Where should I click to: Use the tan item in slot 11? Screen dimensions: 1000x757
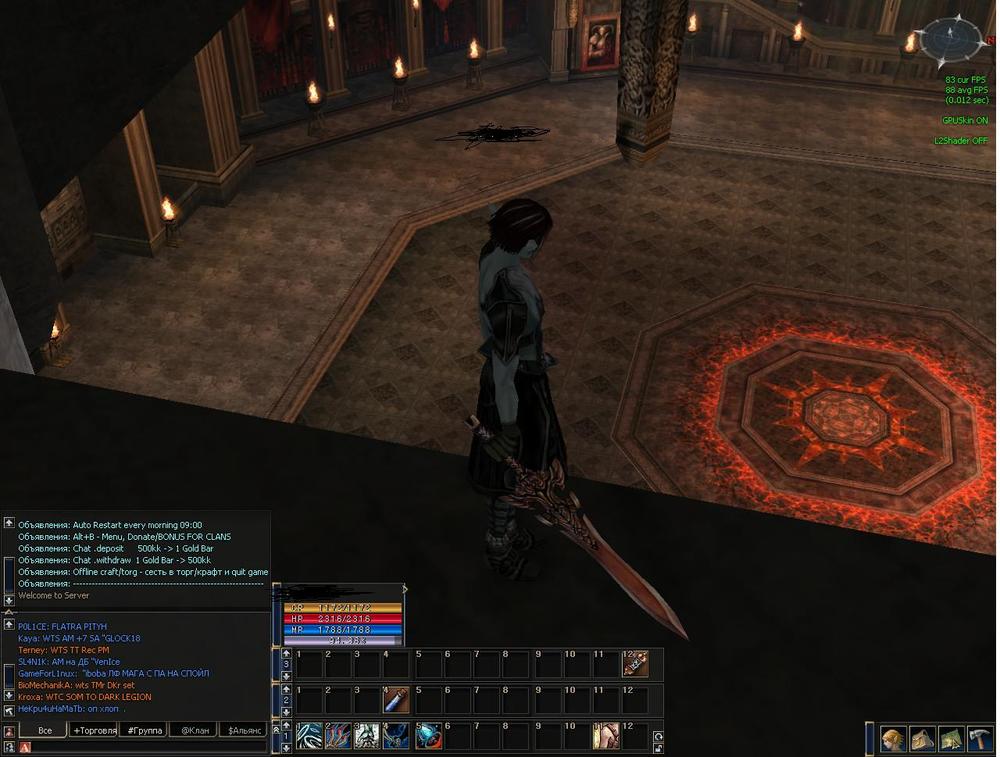tap(605, 737)
